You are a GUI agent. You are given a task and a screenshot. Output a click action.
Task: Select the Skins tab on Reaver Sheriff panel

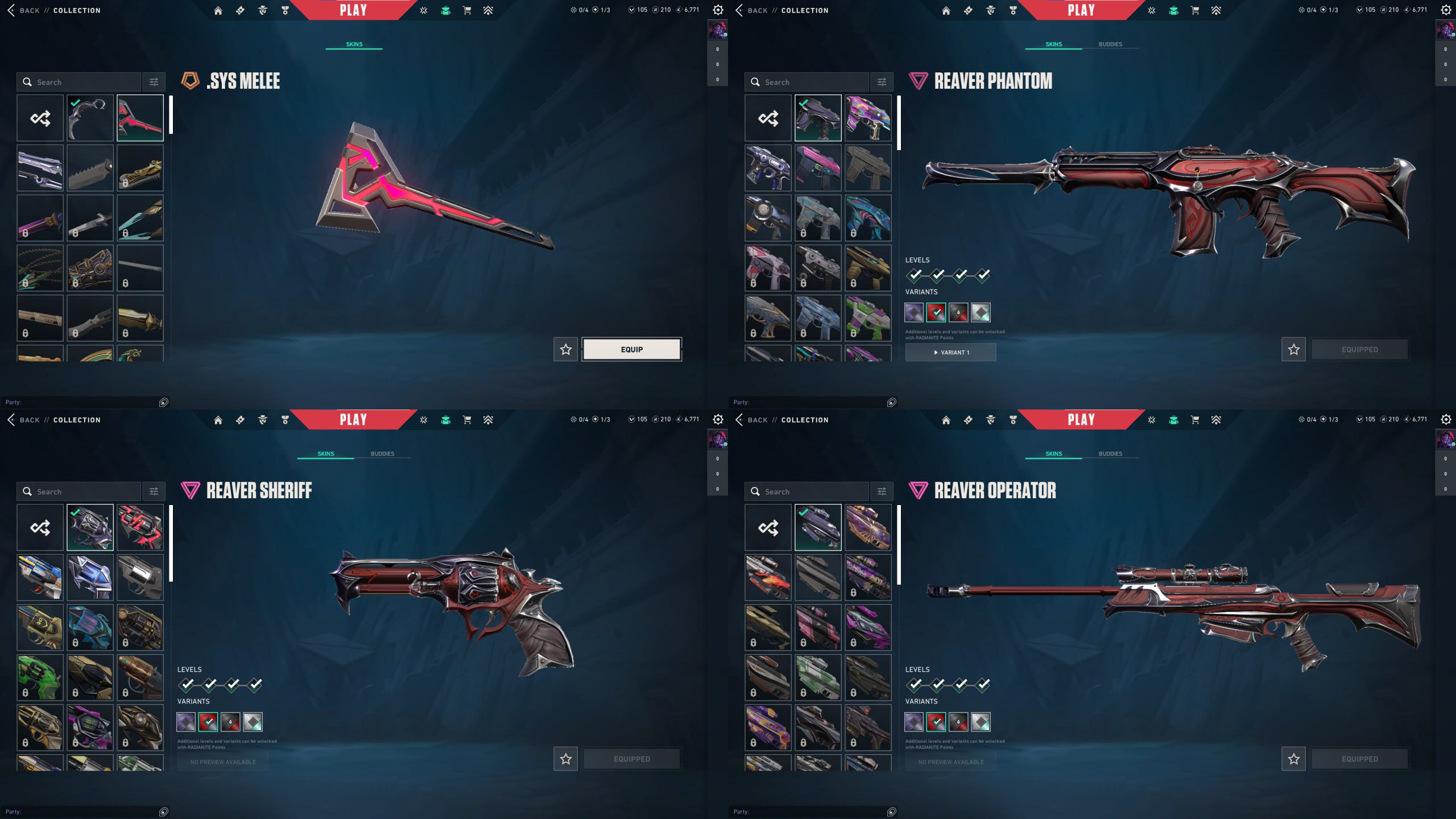(325, 453)
